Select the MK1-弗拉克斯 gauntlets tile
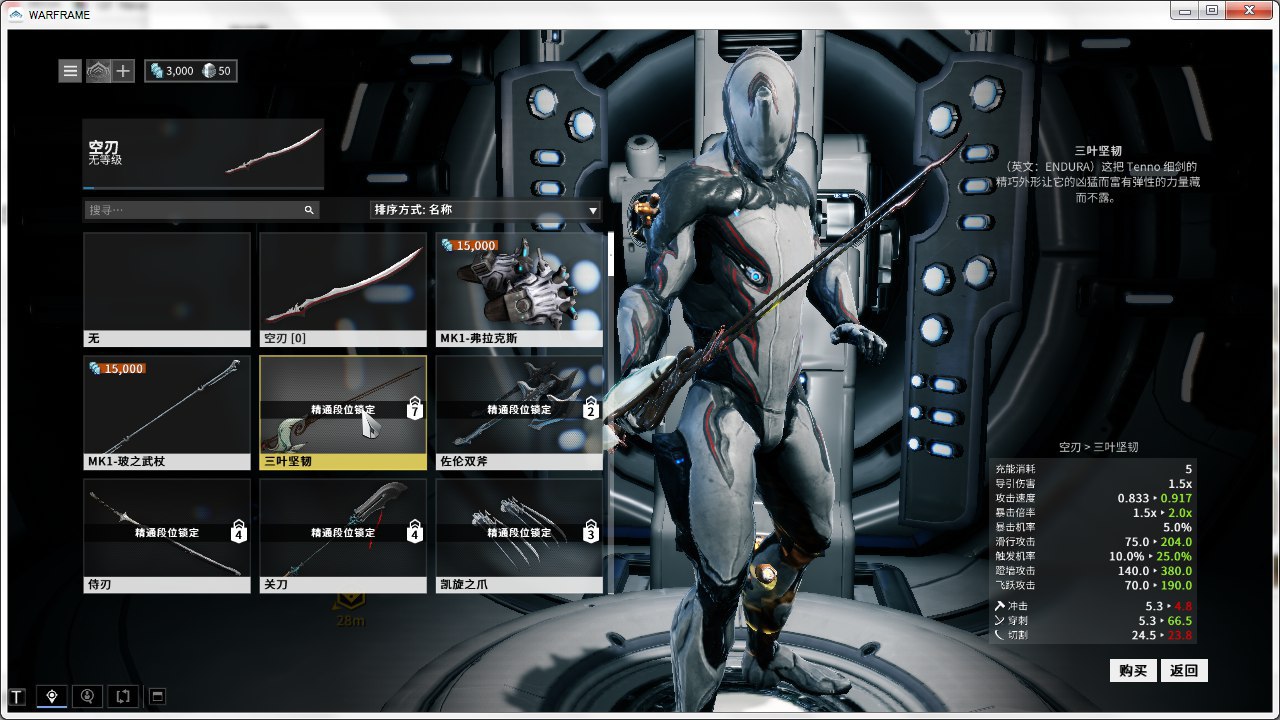Screen dimensions: 1280x720 (519, 290)
